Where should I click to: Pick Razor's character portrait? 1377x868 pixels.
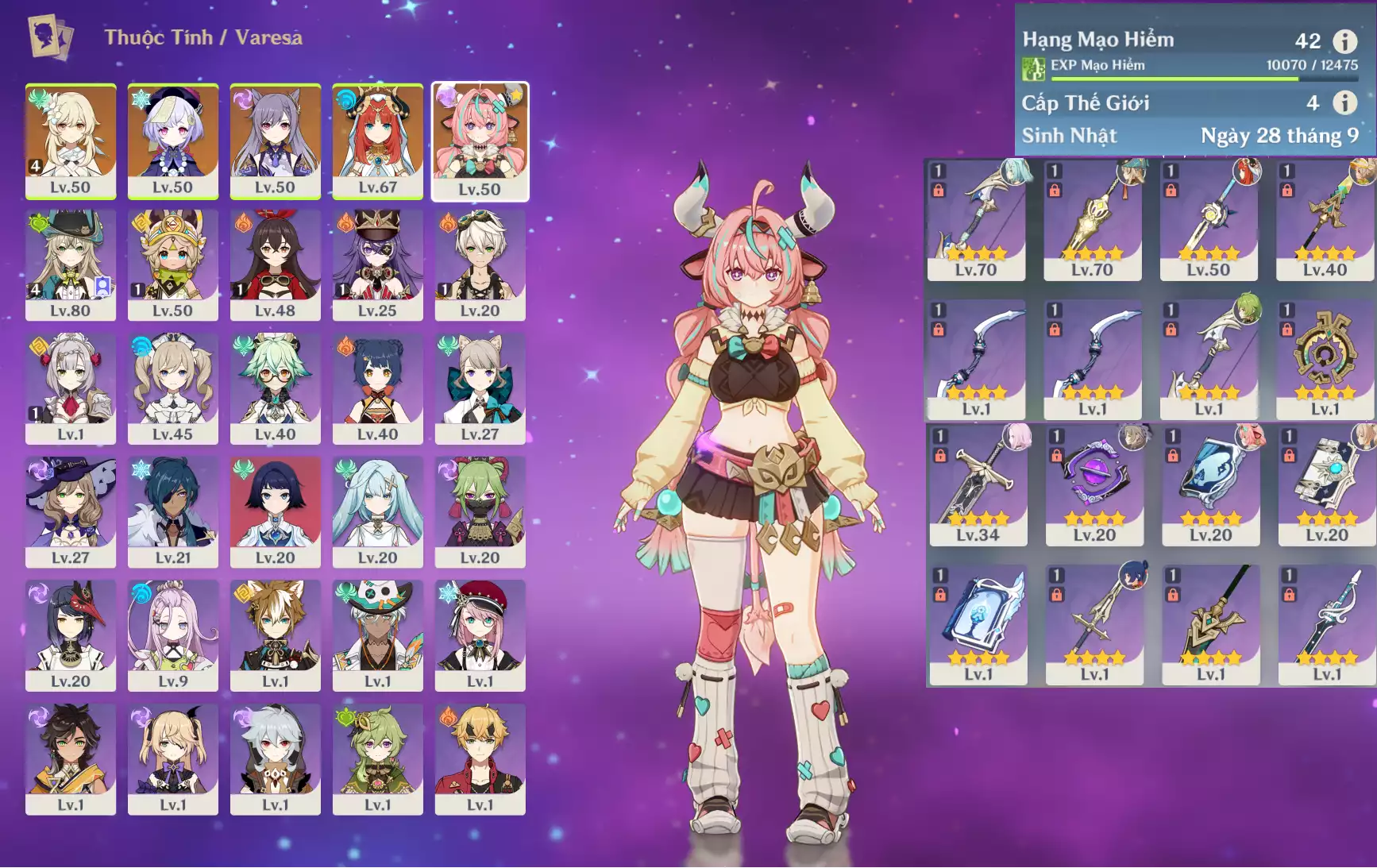275,759
